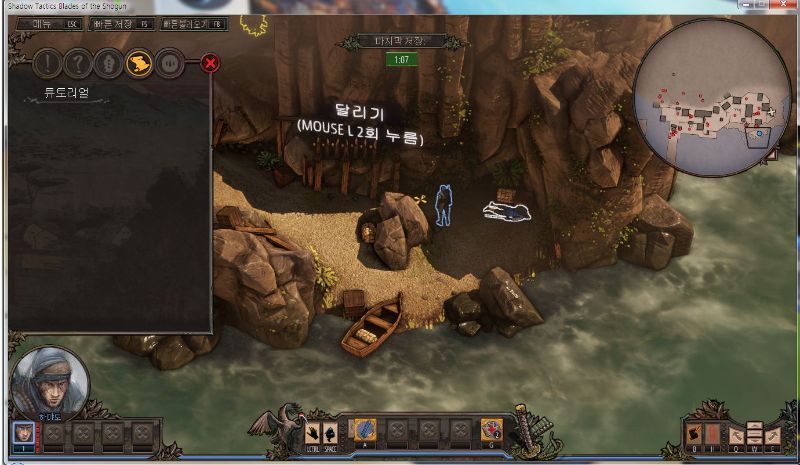This screenshot has width=800, height=465.
Task: Select the large character portrait
Action: pos(48,382)
